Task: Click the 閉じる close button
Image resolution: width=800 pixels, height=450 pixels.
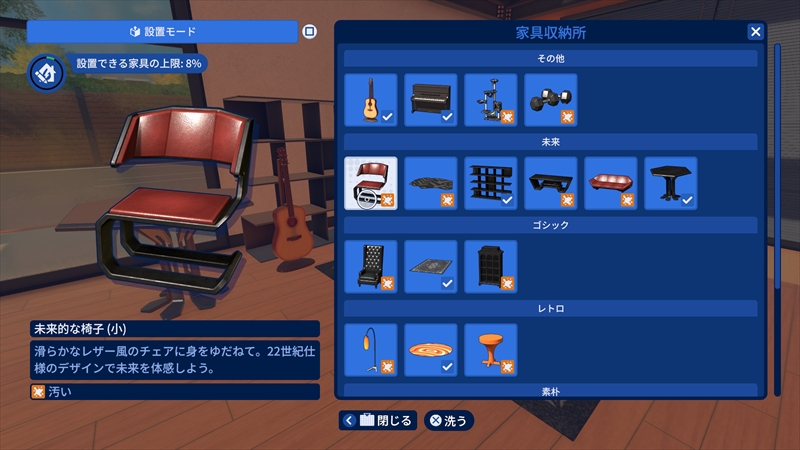Action: point(378,420)
